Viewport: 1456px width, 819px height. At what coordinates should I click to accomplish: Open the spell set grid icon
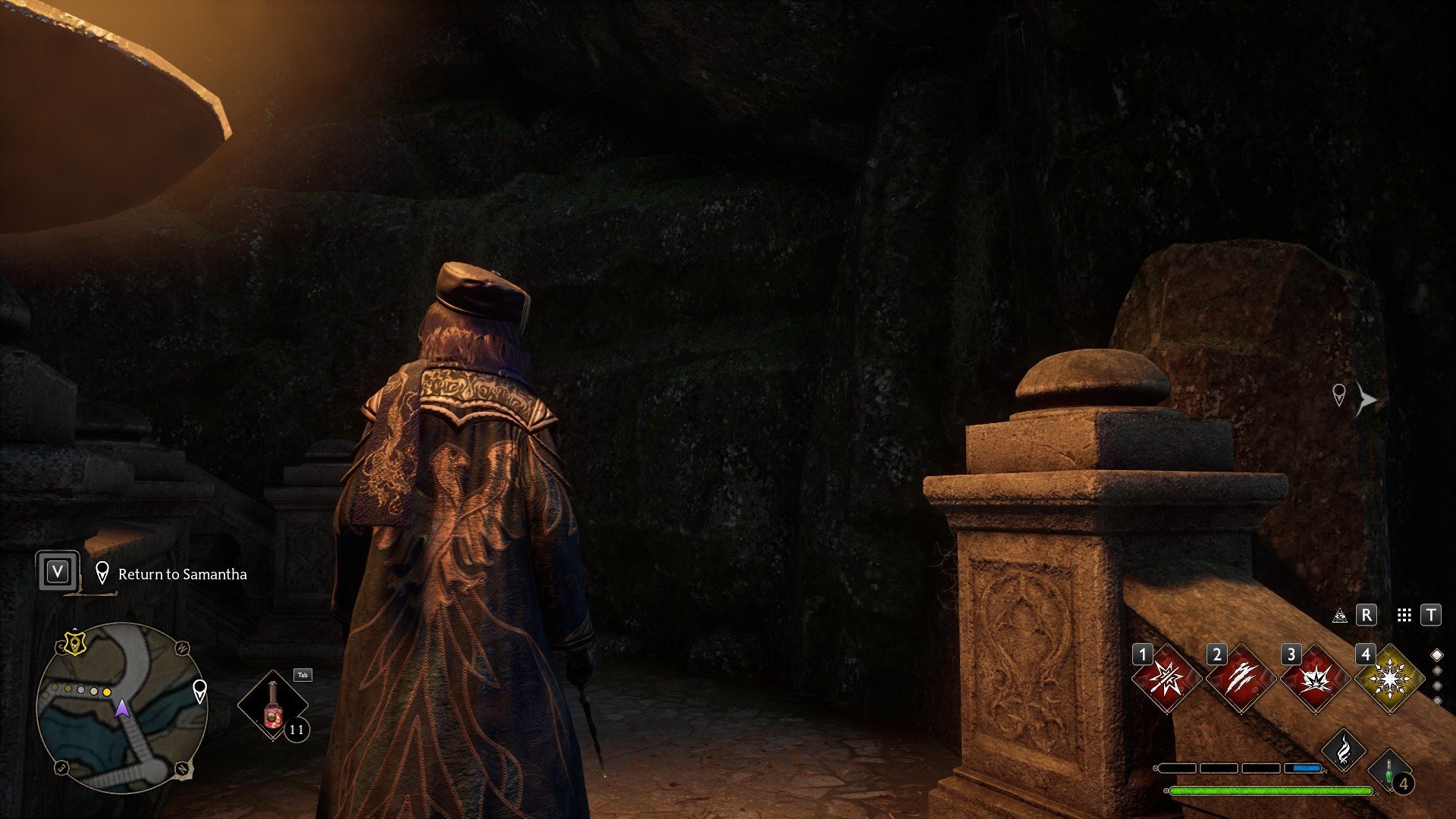point(1404,615)
